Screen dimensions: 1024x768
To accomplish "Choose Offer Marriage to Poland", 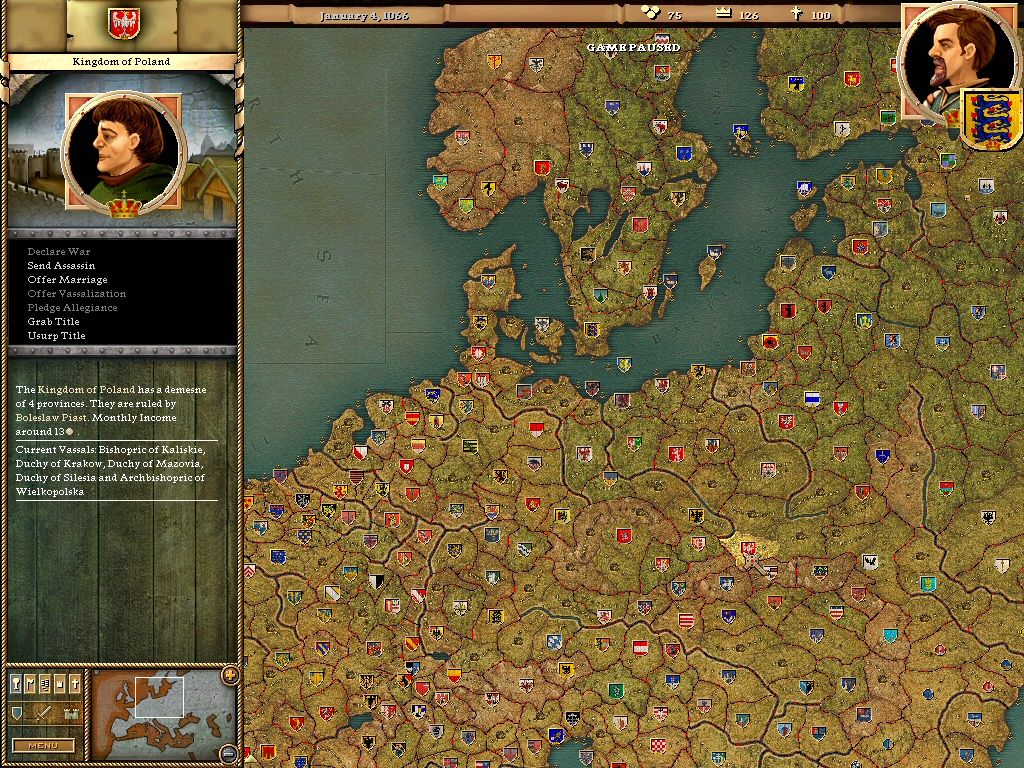I will tap(67, 280).
